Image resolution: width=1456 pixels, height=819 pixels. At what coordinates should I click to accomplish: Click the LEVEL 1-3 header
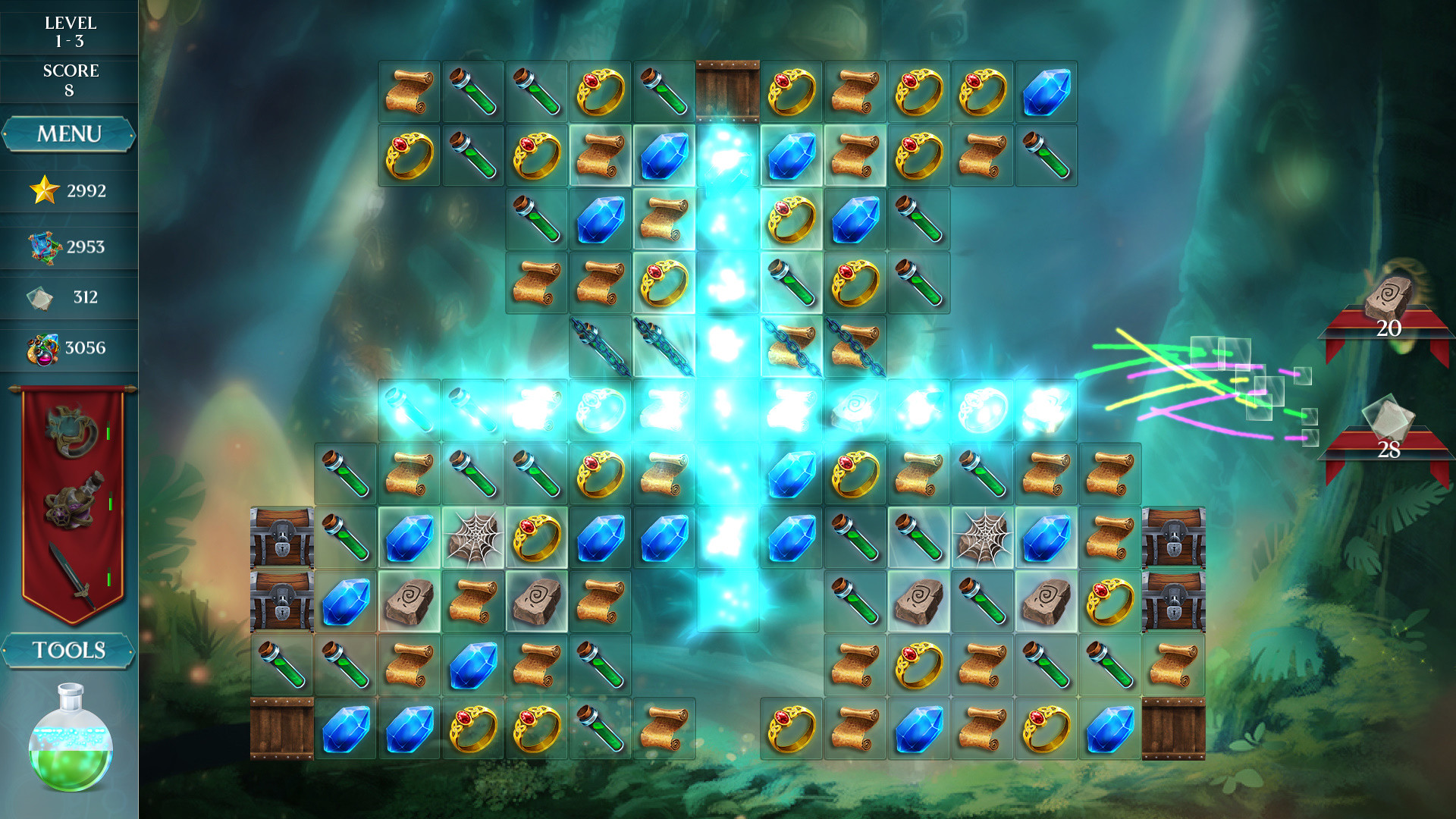(x=72, y=30)
